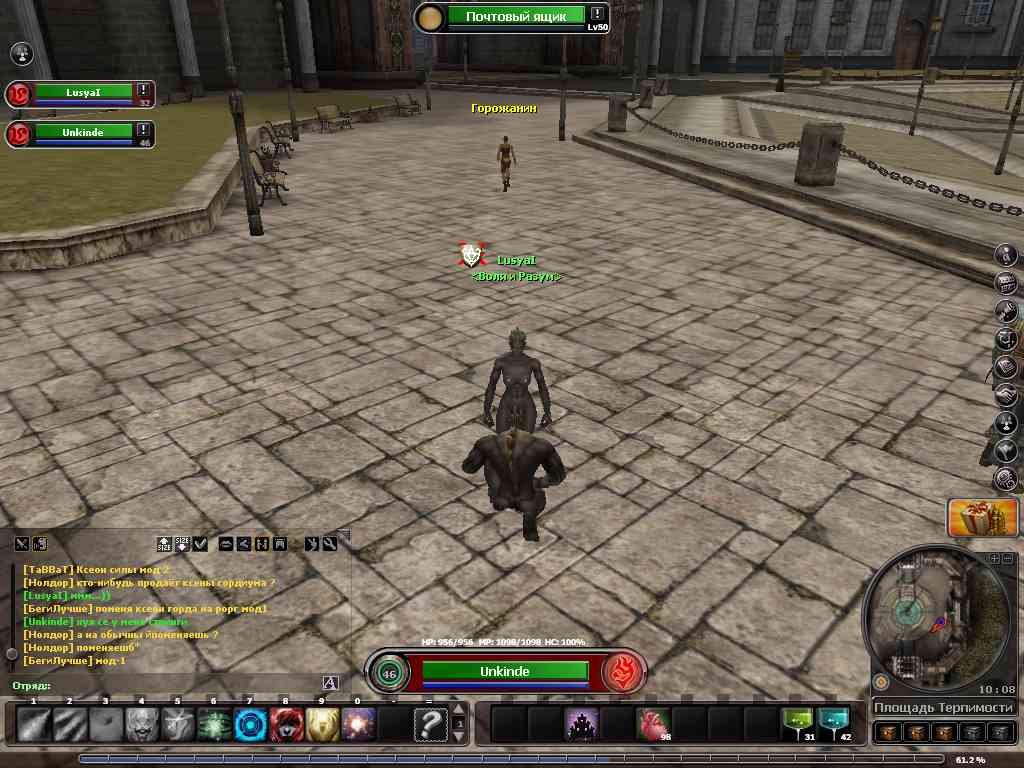Cast the purple burst skill in slot 0

pos(358,723)
